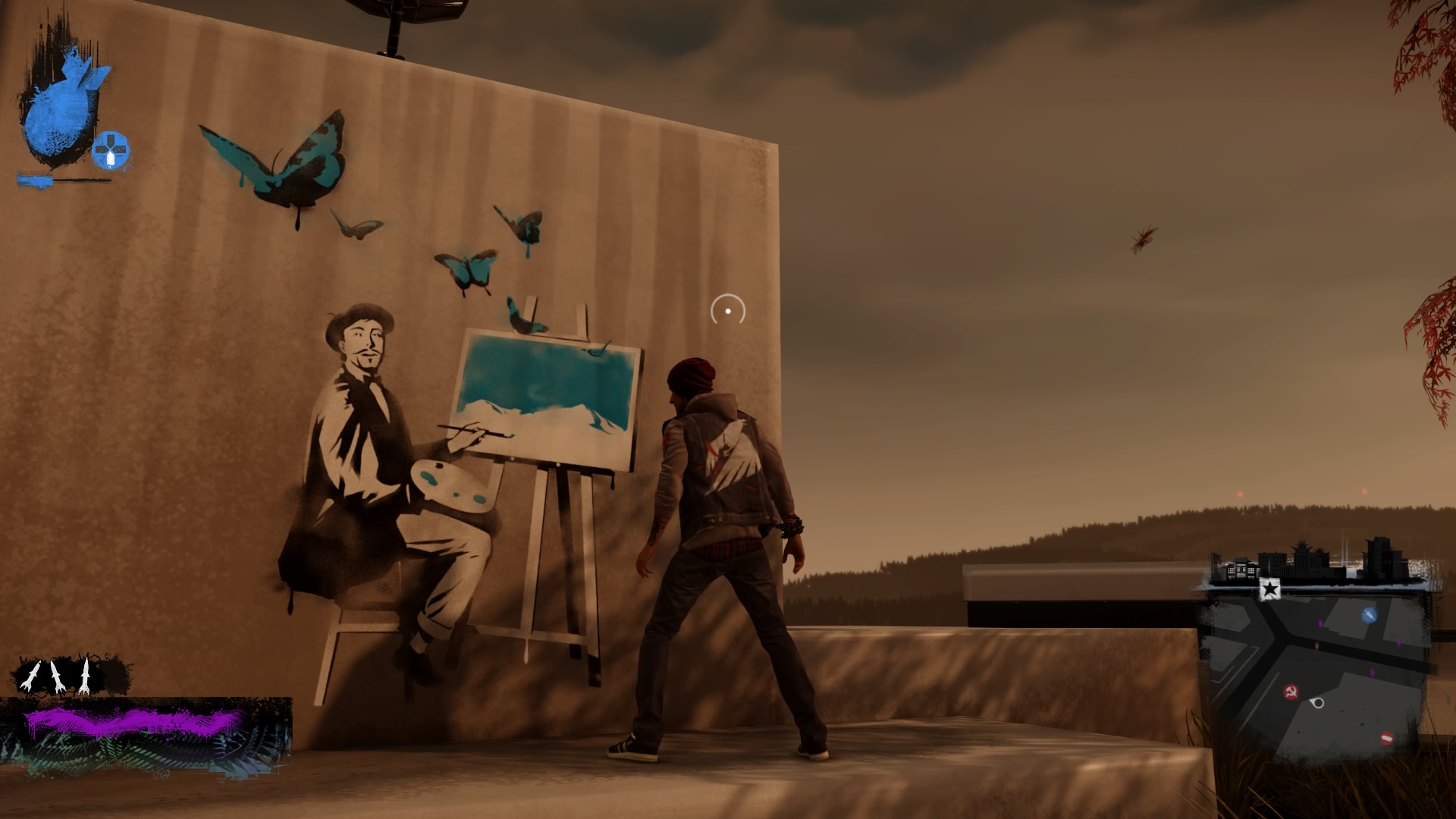Select the blue spray-can icon on the minimap
Viewport: 1456px width, 819px height.
coord(1370,614)
